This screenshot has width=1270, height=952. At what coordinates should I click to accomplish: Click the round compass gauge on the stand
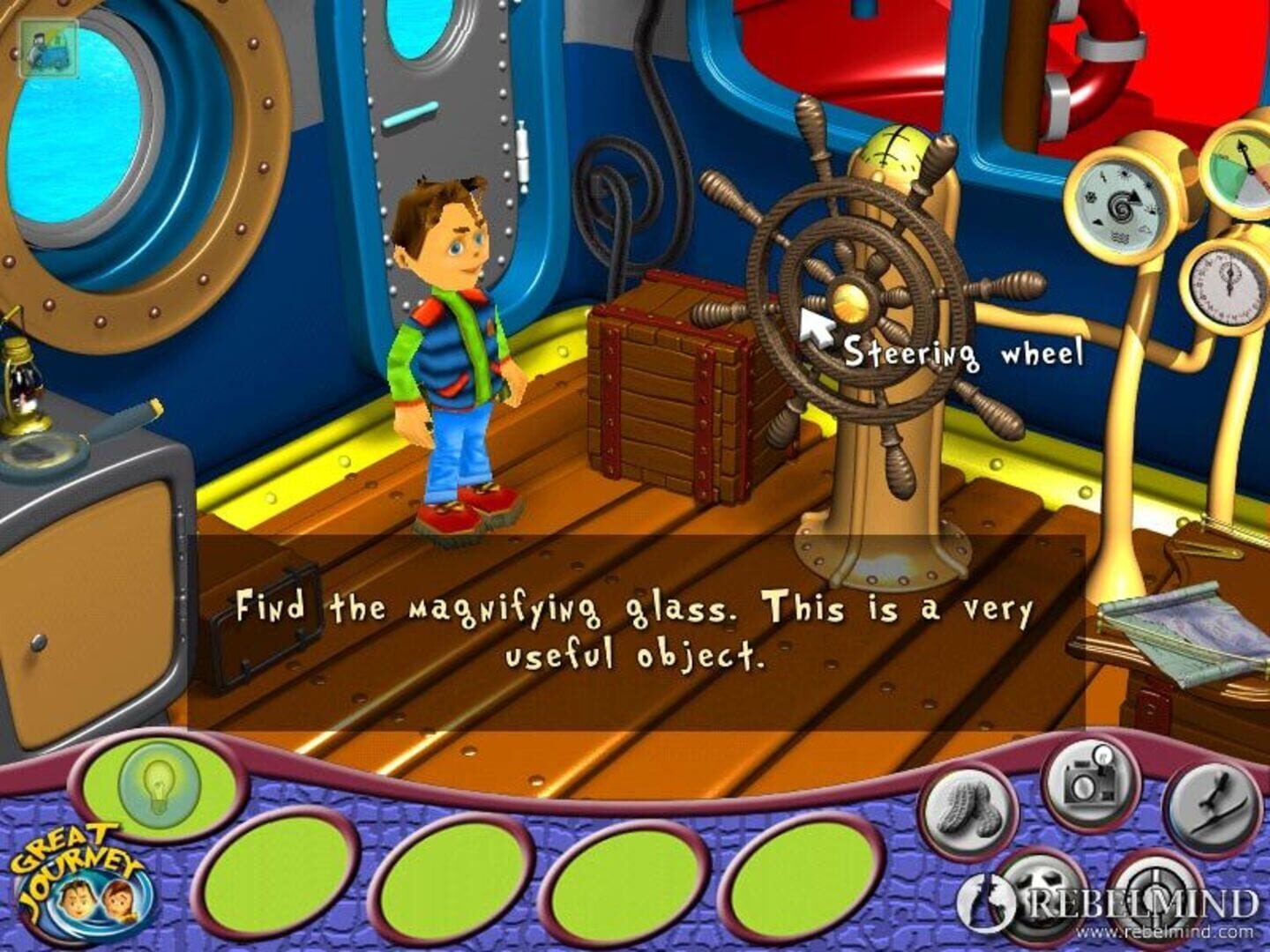click(x=1117, y=203)
